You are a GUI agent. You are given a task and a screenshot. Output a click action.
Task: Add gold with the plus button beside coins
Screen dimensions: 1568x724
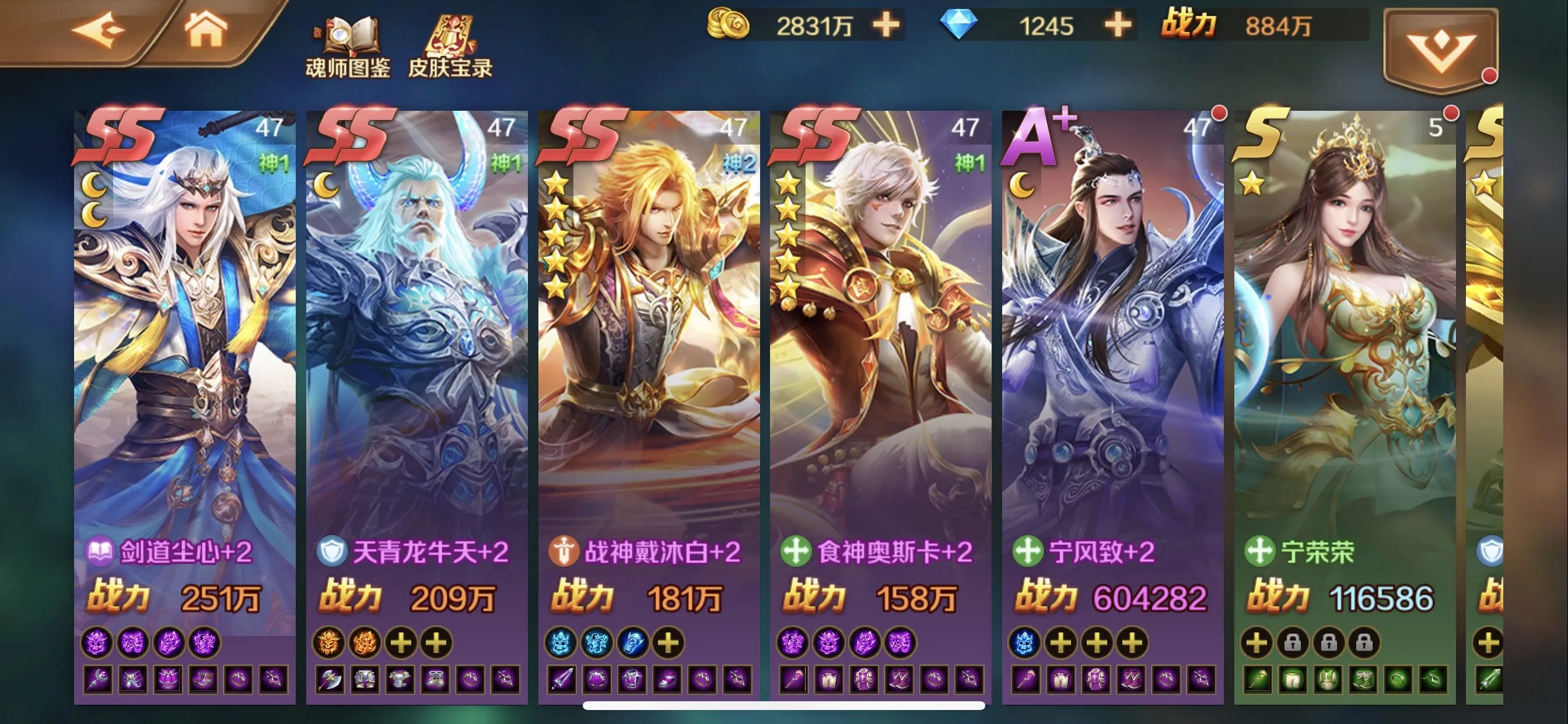885,26
